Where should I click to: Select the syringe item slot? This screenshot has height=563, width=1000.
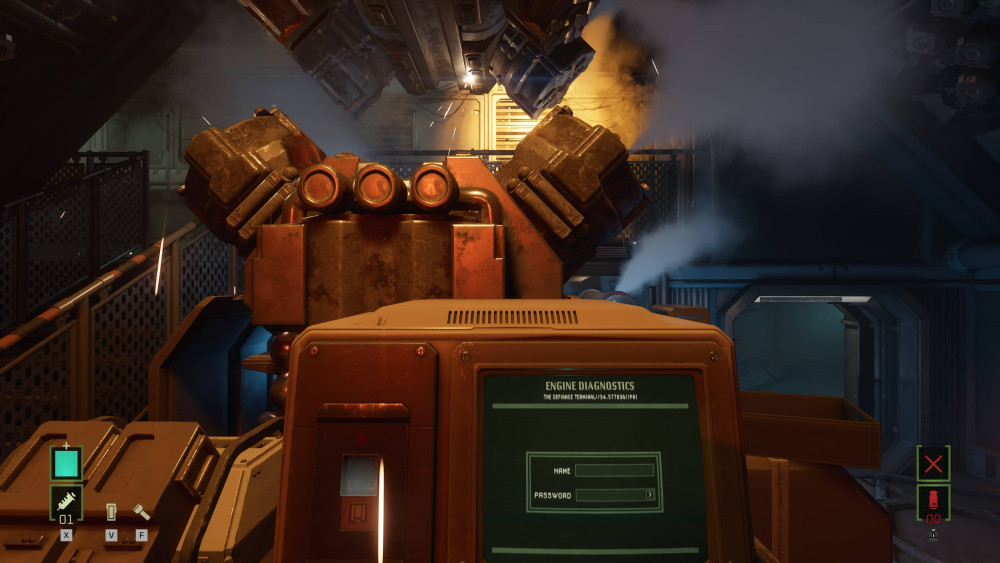(x=66, y=502)
